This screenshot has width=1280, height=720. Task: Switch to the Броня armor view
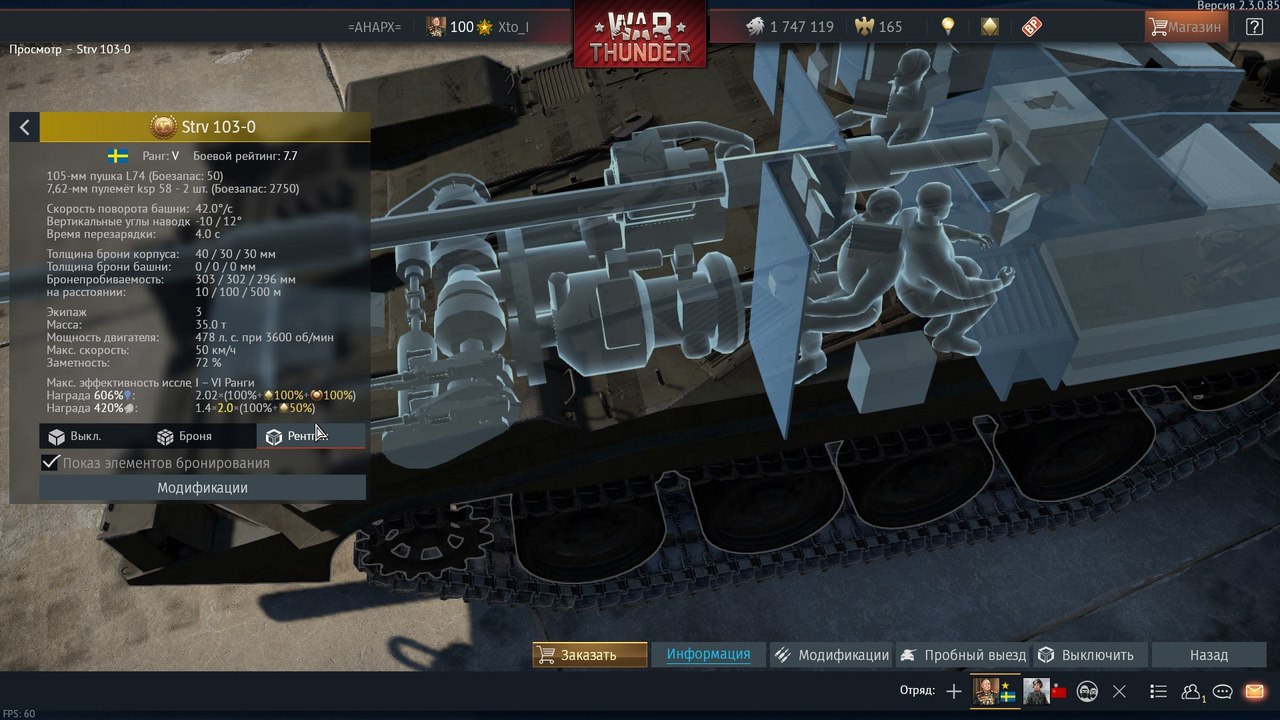184,436
